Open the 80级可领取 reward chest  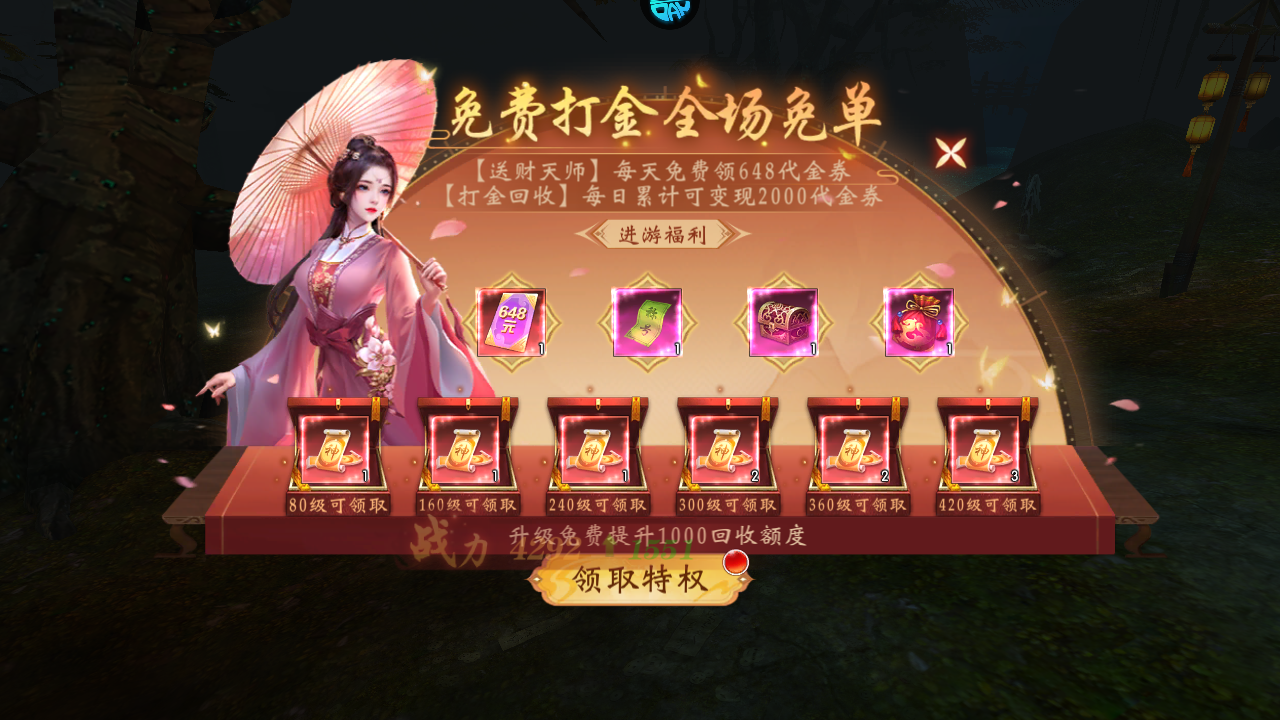click(336, 451)
